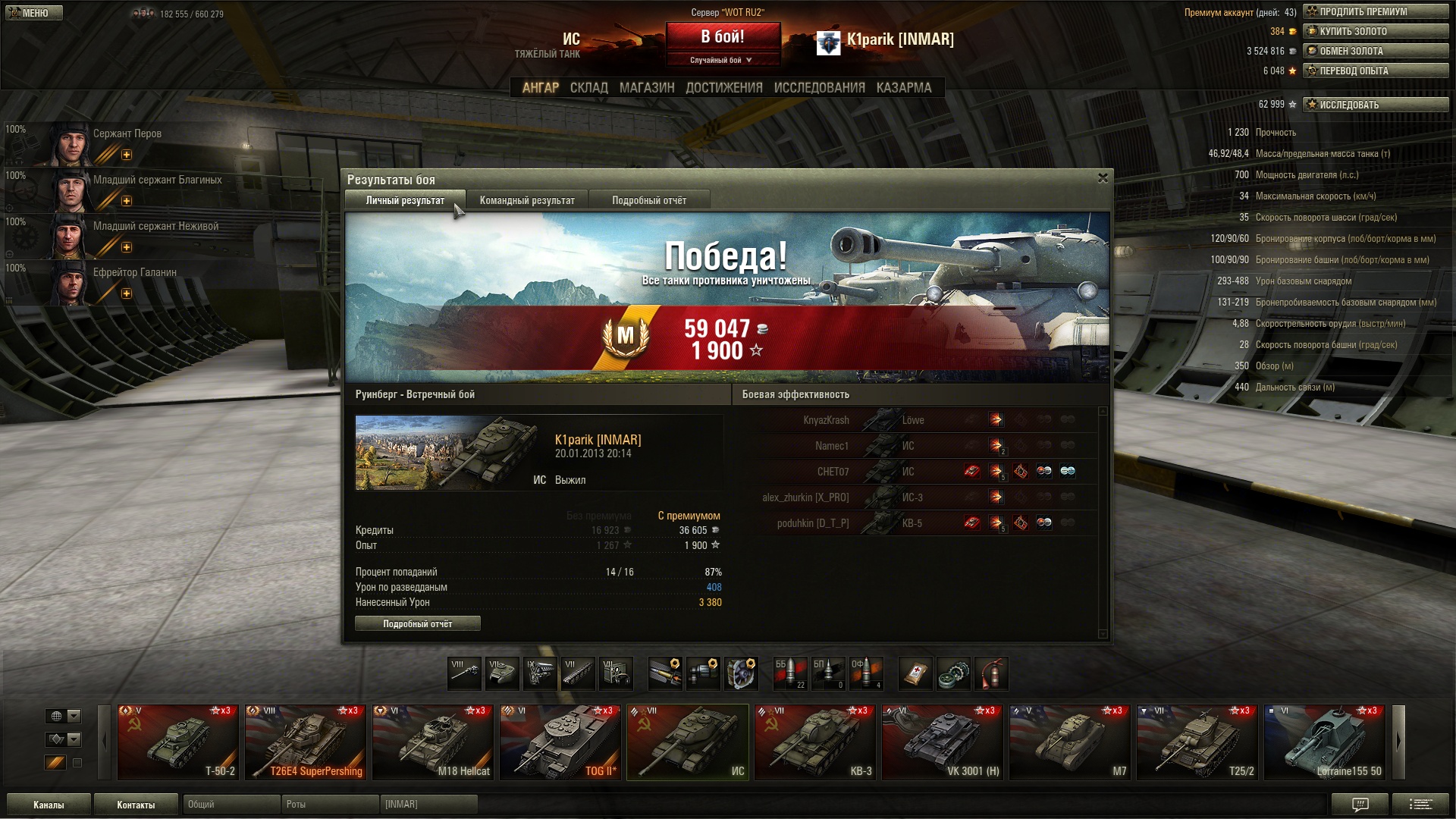Go to the СКЛАД section
Viewport: 1456px width, 819px height.
588,88
